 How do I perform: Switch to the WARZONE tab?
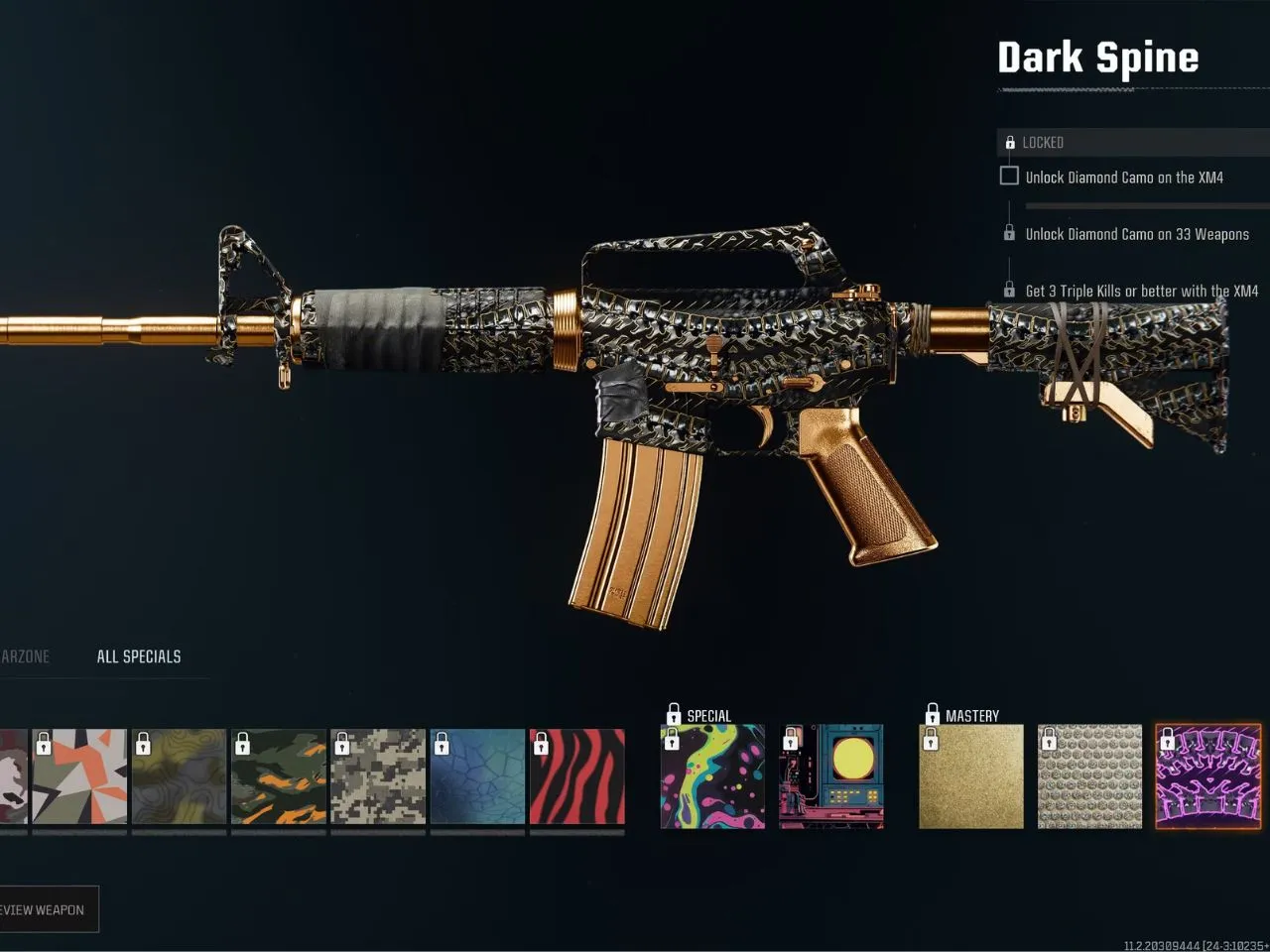[x=25, y=655]
